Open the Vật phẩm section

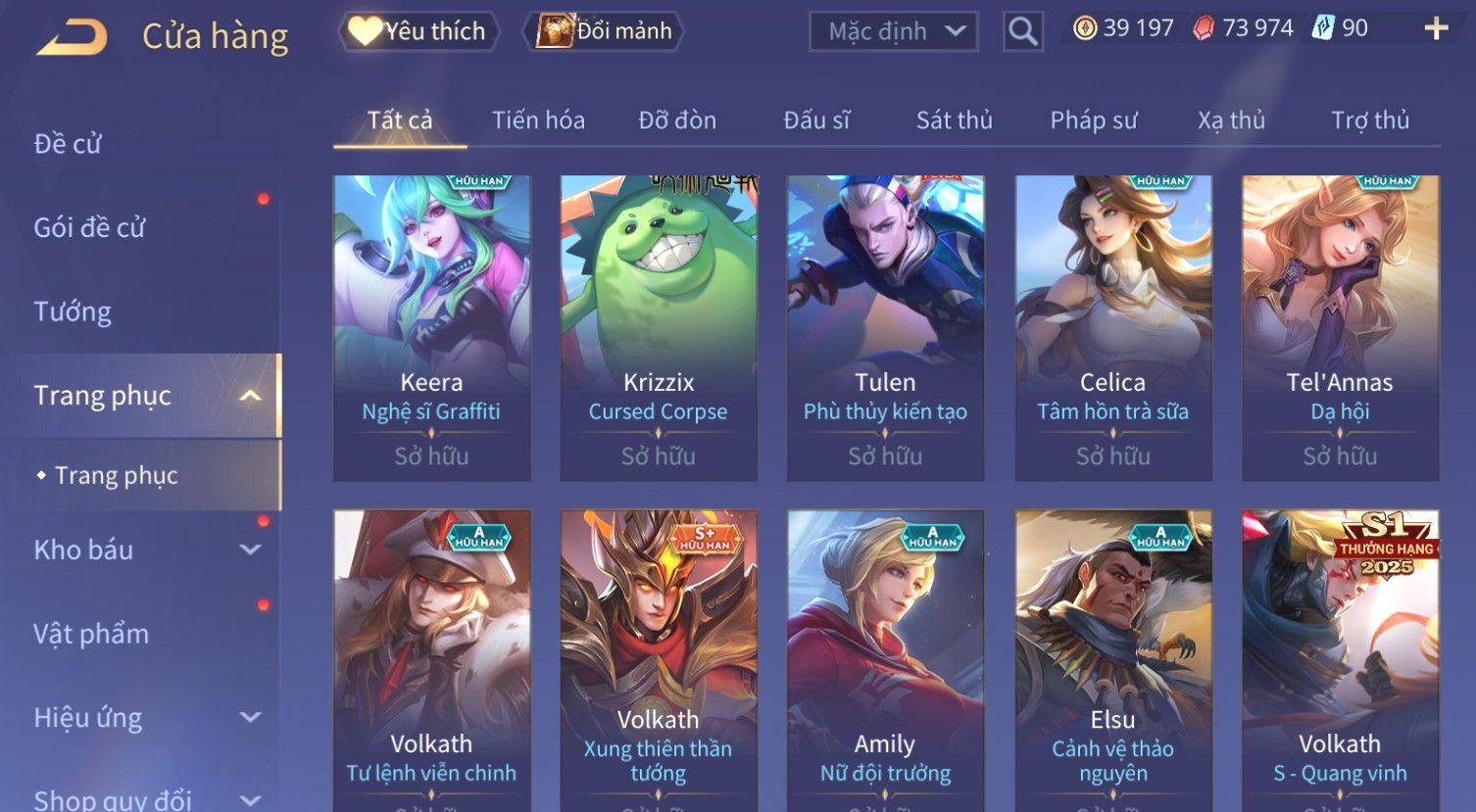point(91,634)
